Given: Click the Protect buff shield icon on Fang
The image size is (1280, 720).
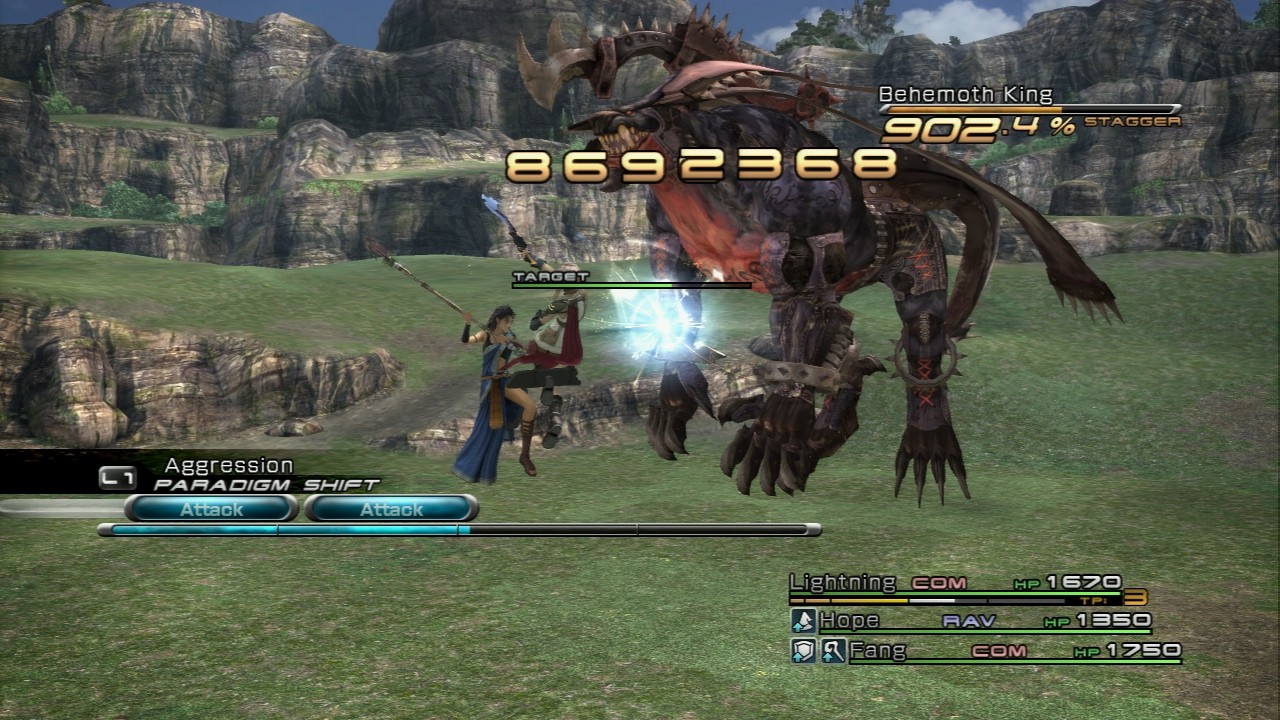Looking at the screenshot, I should point(802,652).
